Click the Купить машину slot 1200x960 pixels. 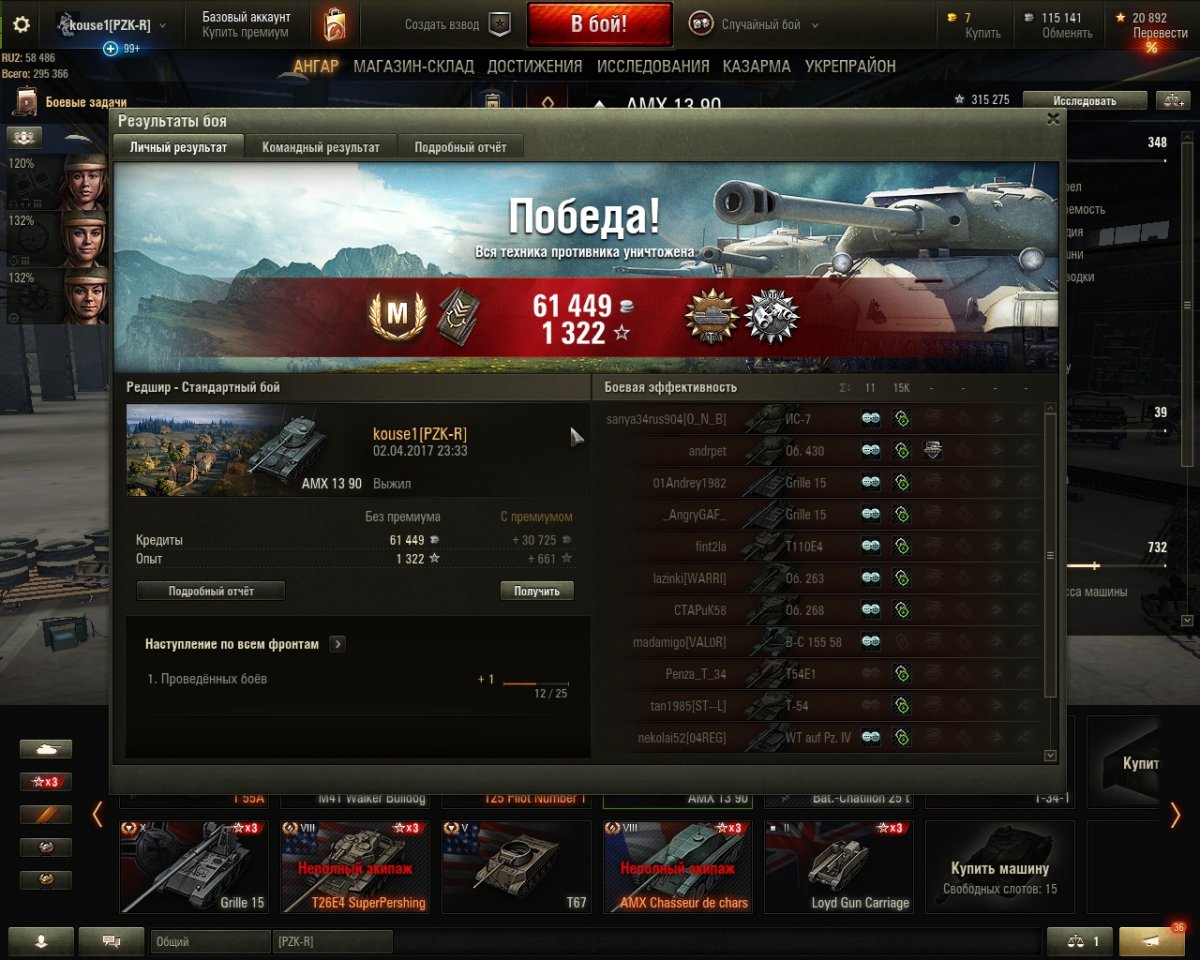coord(999,867)
